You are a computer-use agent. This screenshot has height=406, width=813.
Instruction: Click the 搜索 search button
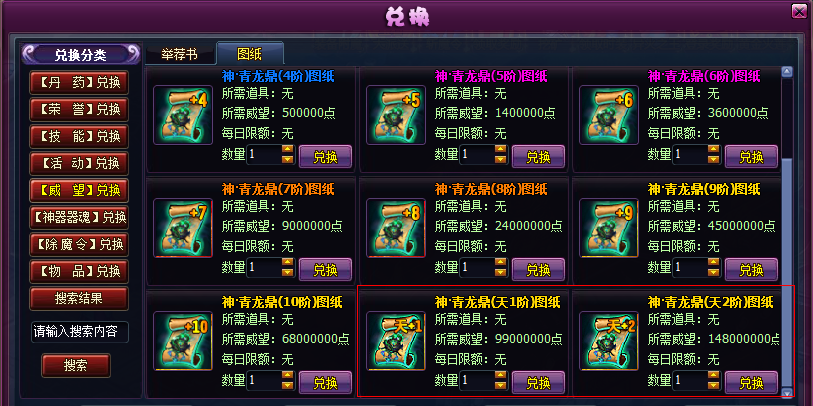point(75,366)
